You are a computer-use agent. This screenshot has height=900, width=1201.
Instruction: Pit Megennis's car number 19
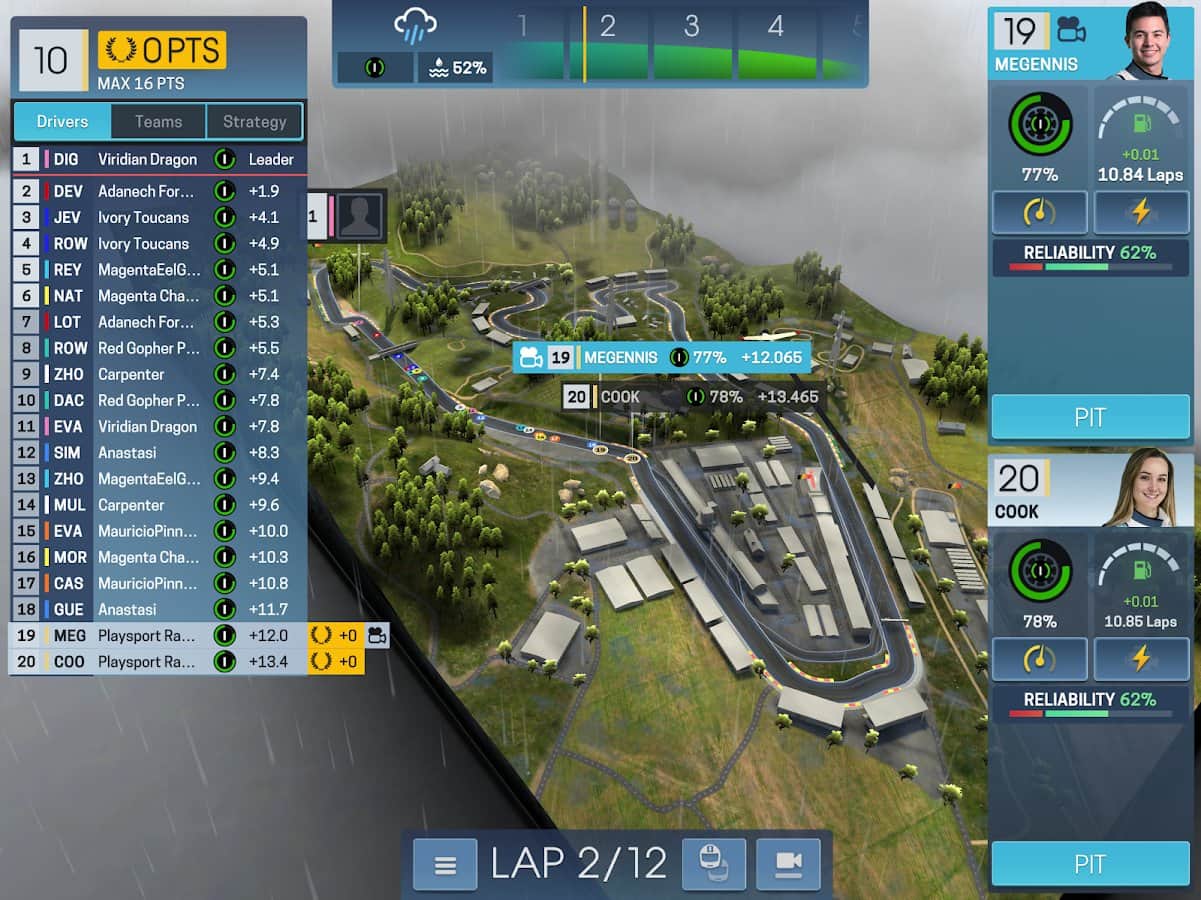tap(1090, 417)
